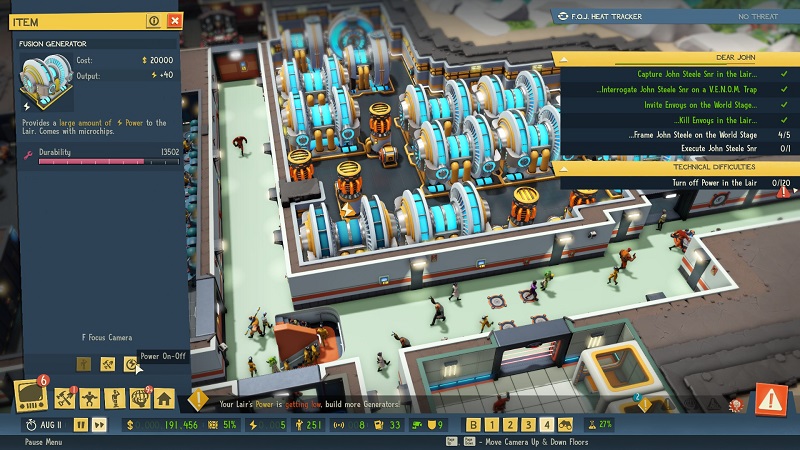The width and height of the screenshot is (800, 450).
Task: Open the World Stage globe
Action: (x=138, y=400)
